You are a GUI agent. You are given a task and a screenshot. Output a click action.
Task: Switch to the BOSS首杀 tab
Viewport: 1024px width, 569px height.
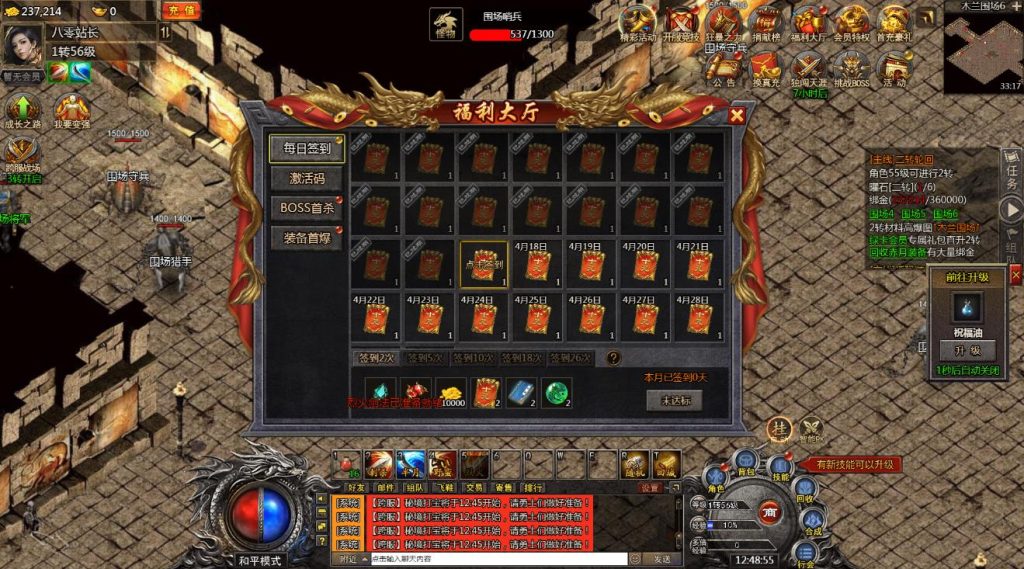307,208
